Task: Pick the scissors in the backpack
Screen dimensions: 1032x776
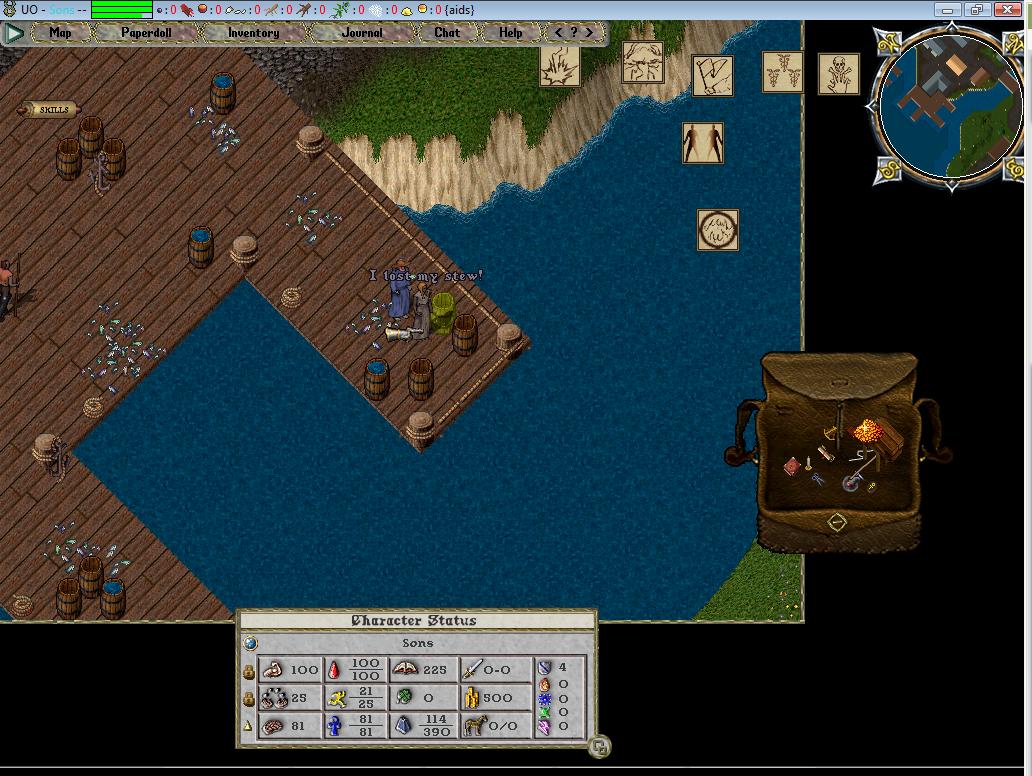Action: point(818,479)
